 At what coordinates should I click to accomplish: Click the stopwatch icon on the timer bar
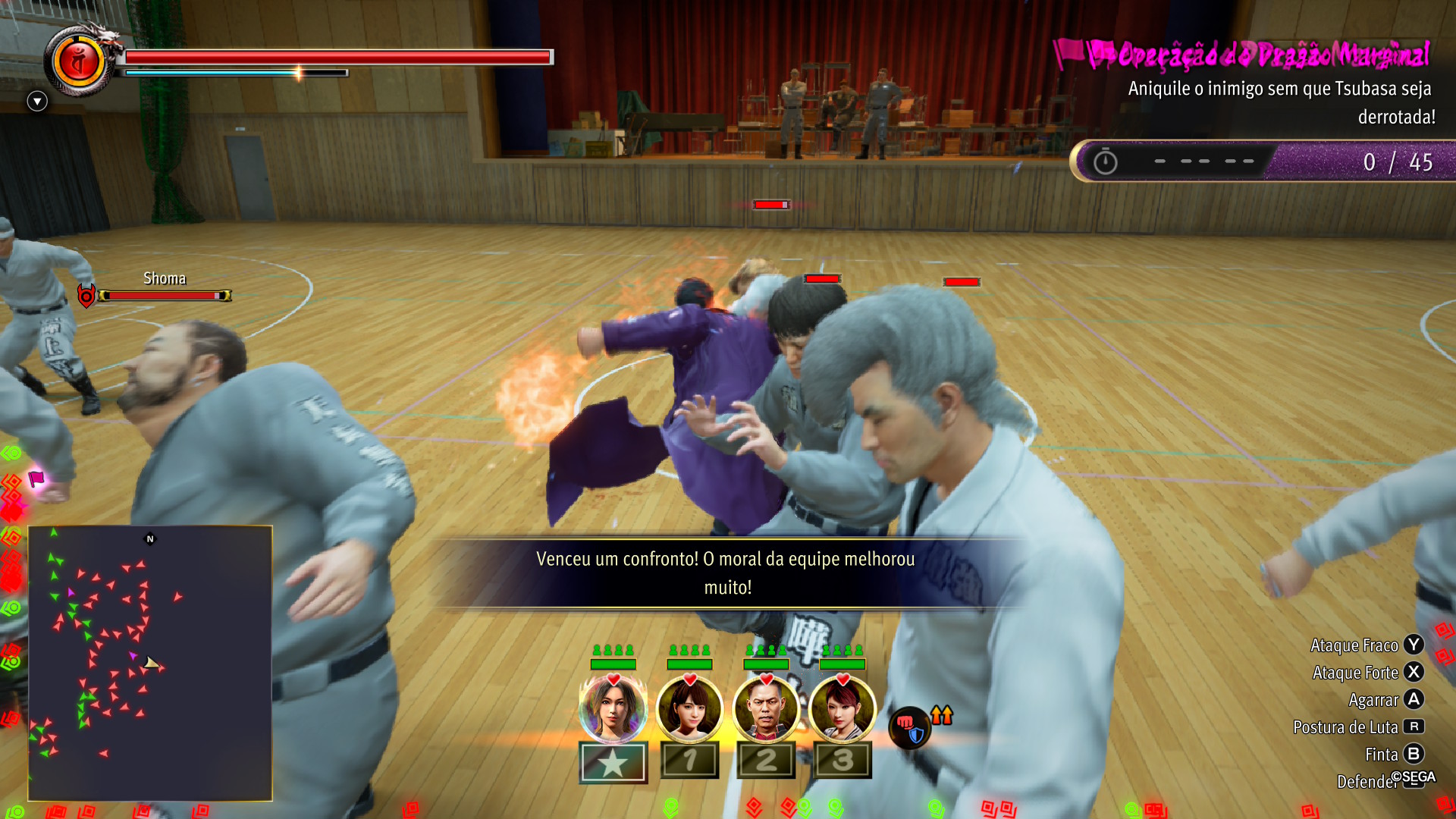pyautogui.click(x=1105, y=162)
